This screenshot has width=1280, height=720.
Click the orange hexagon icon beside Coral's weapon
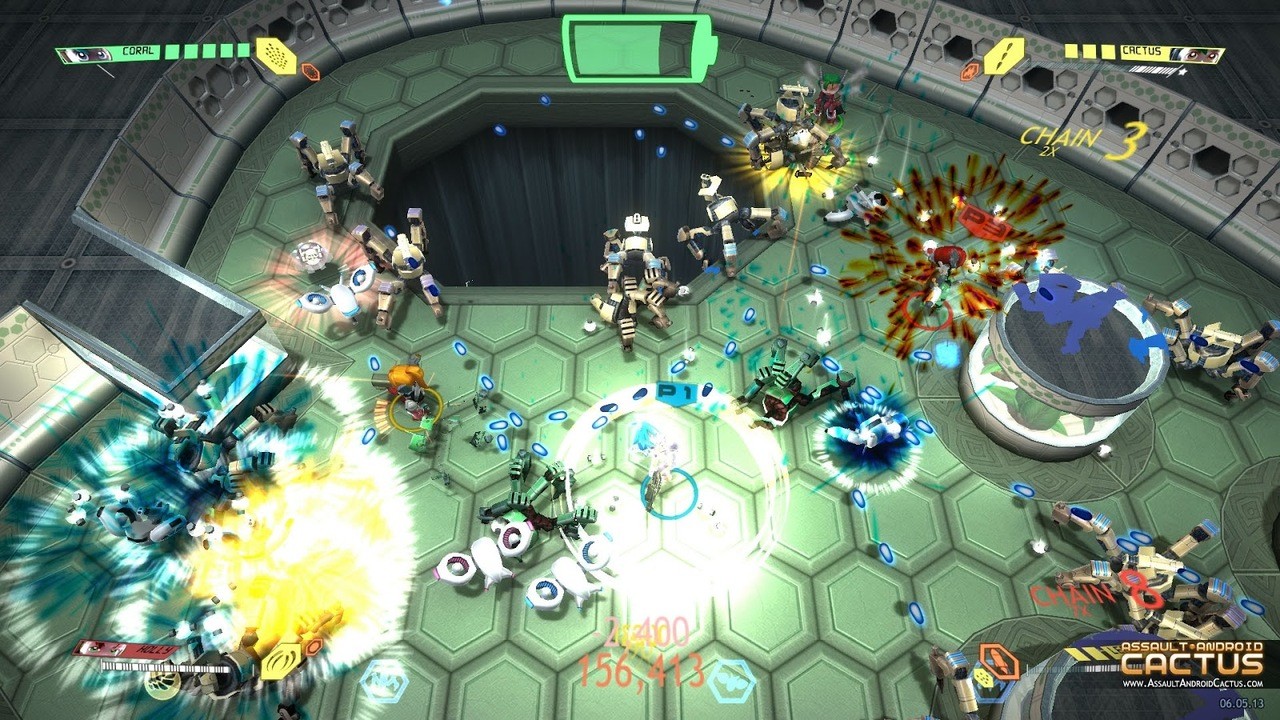310,71
